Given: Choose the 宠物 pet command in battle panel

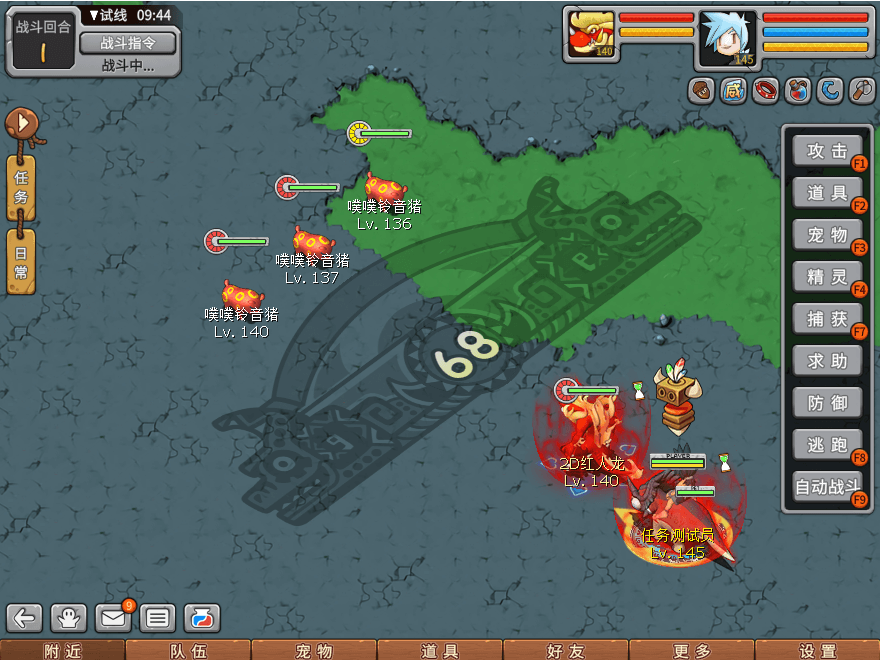Looking at the screenshot, I should point(827,235).
